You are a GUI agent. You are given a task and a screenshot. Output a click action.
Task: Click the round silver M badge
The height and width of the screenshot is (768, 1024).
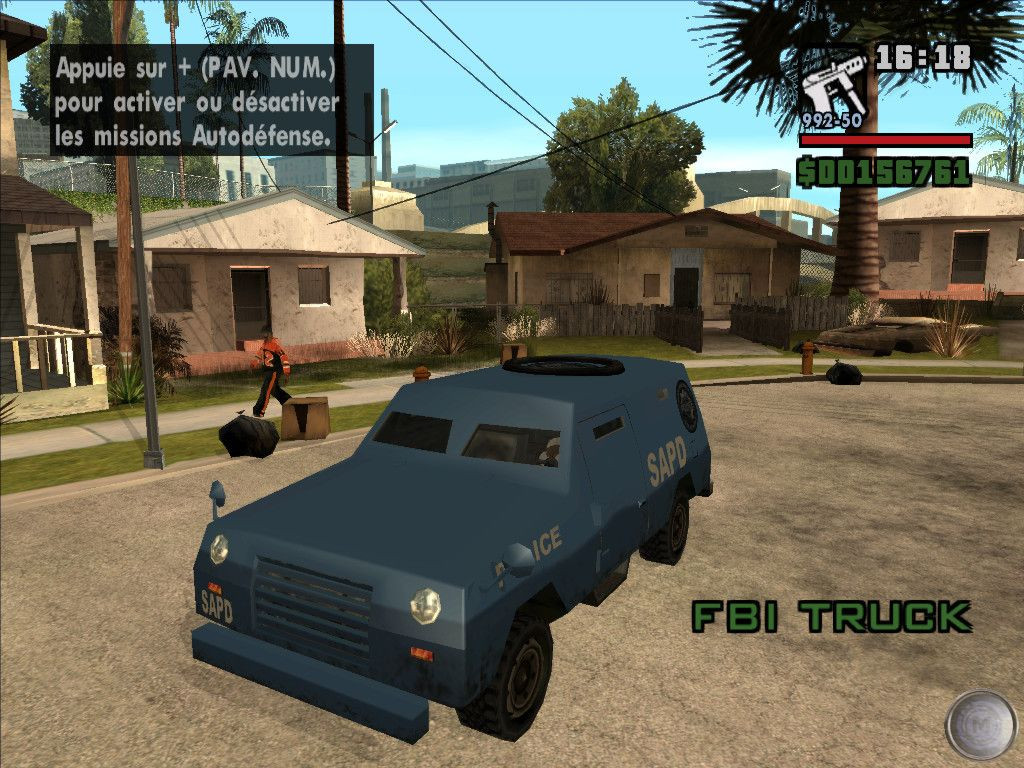point(980,723)
